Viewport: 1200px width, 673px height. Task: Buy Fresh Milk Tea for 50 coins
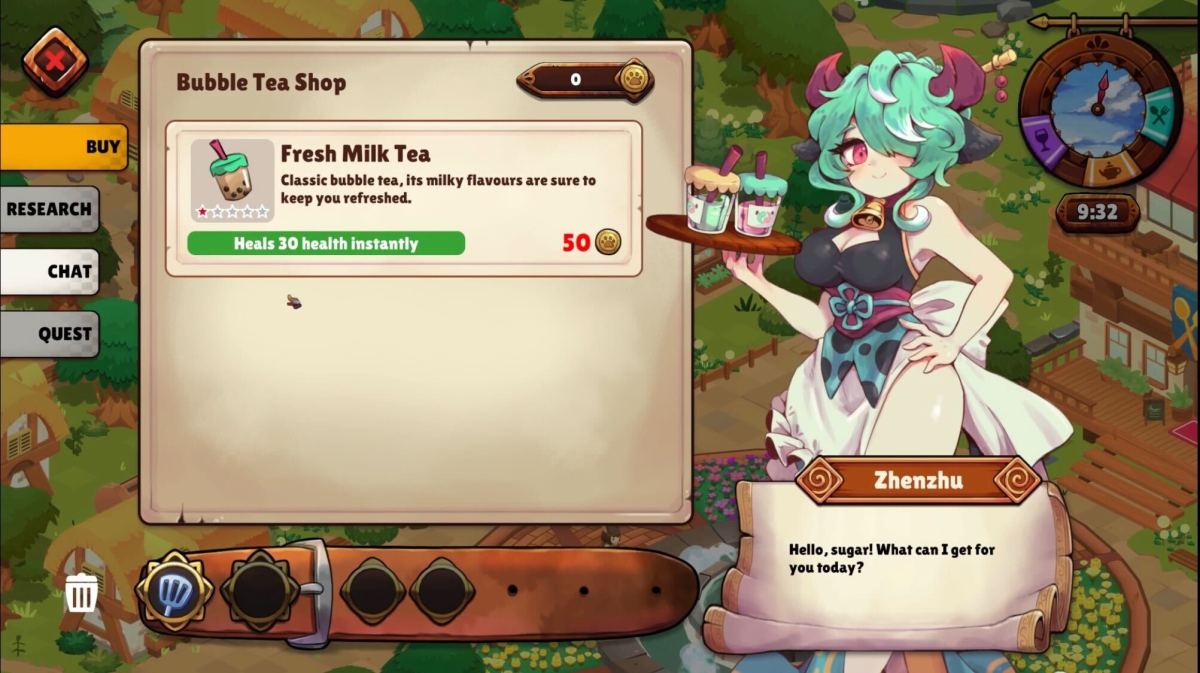coord(591,242)
